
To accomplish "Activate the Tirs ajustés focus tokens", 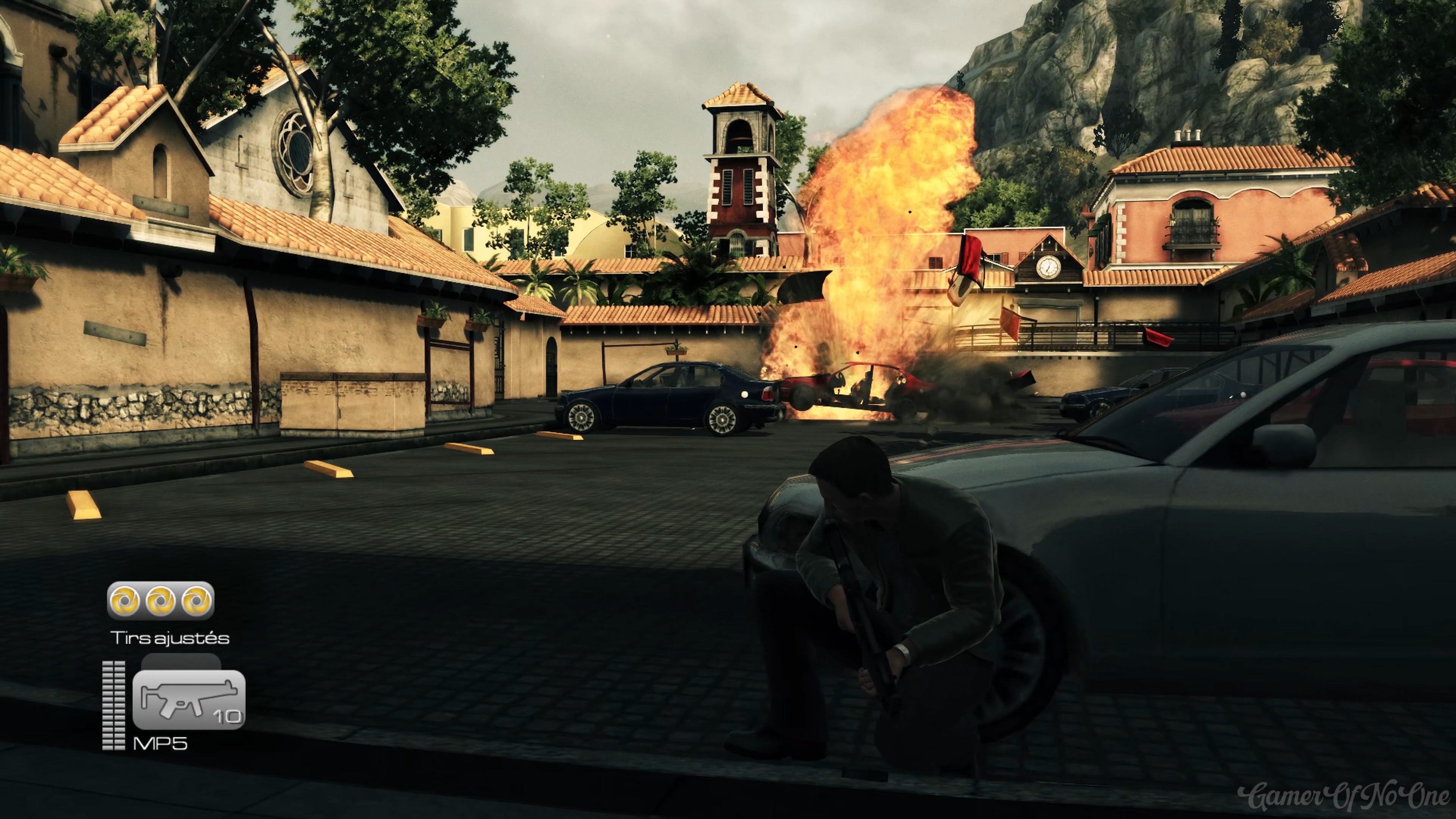I will point(160,600).
